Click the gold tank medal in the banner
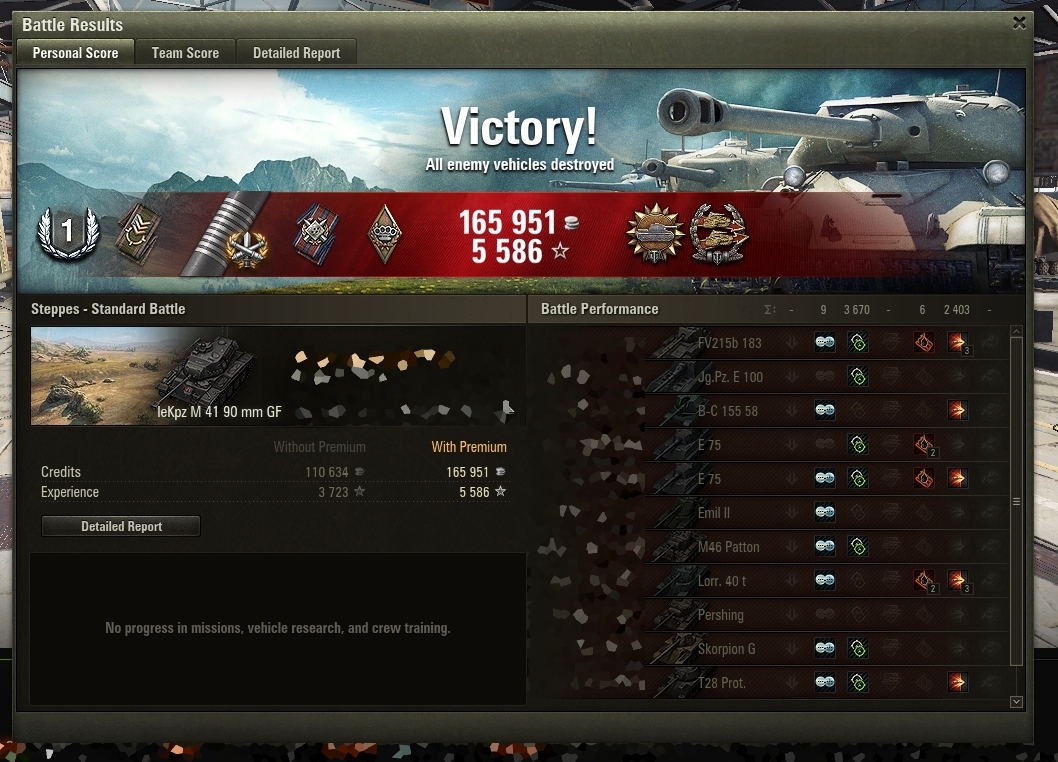Viewport: 1058px width, 762px height. pos(654,236)
